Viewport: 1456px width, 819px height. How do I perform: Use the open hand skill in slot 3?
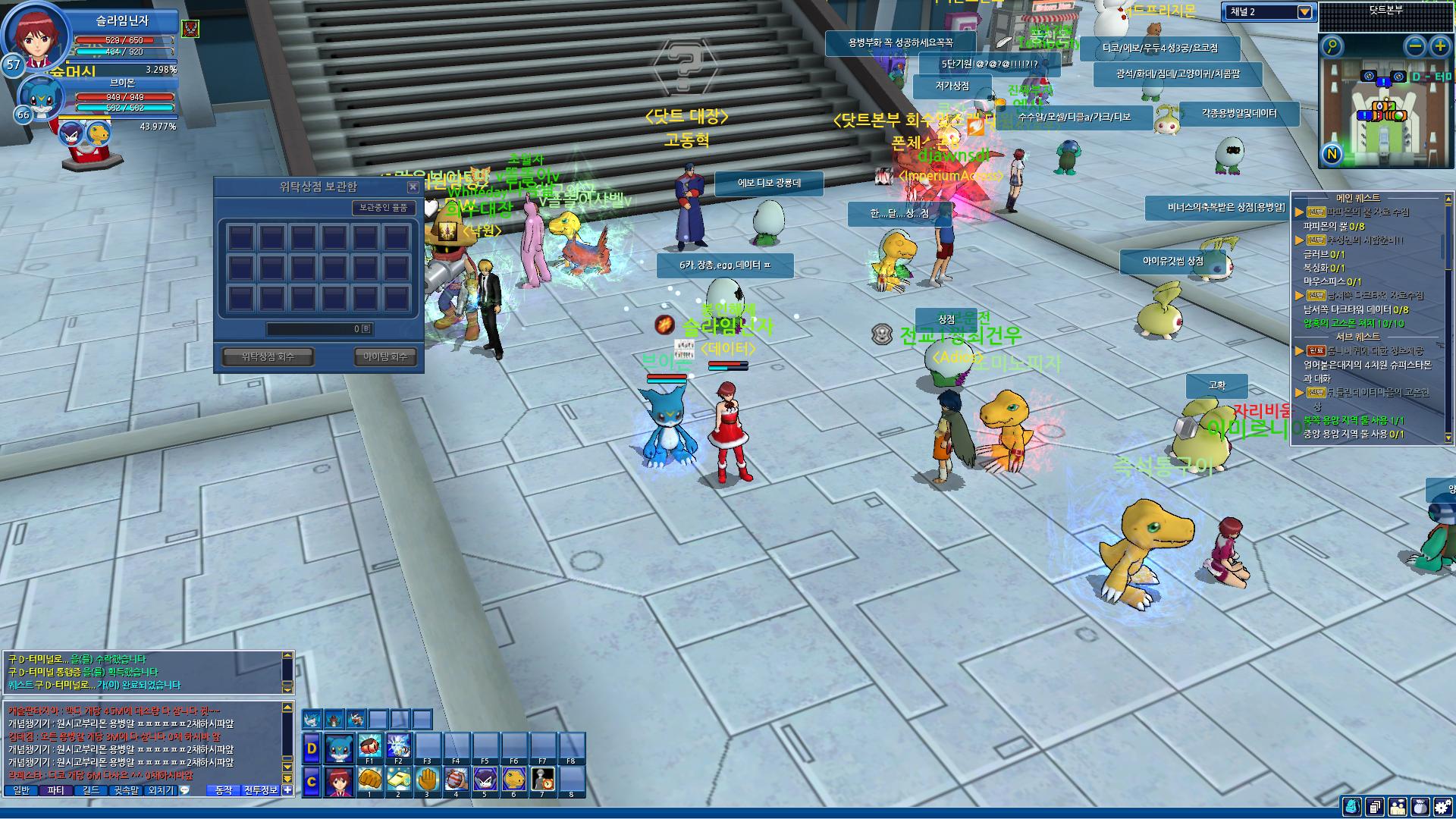click(427, 780)
